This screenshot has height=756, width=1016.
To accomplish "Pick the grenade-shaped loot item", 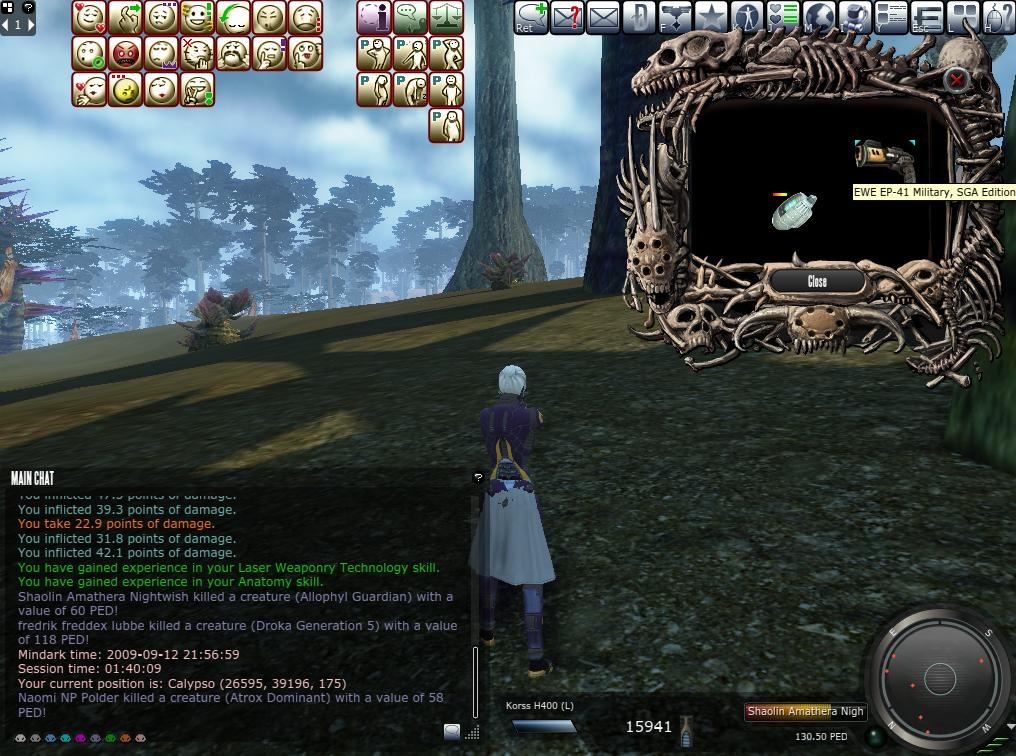I will 795,211.
